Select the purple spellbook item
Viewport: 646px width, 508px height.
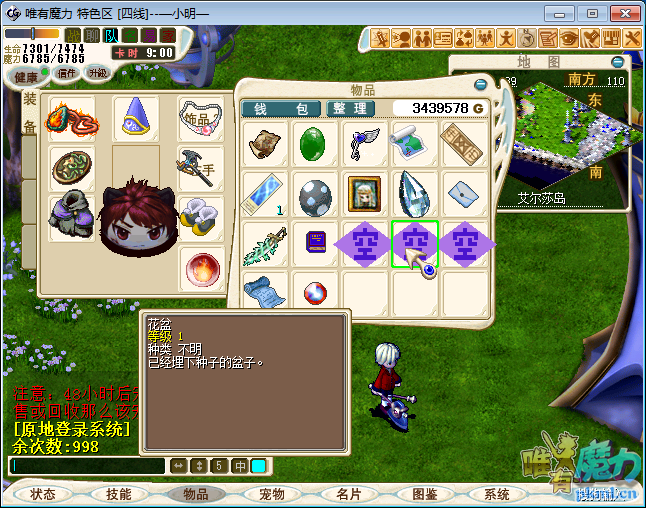[315, 243]
